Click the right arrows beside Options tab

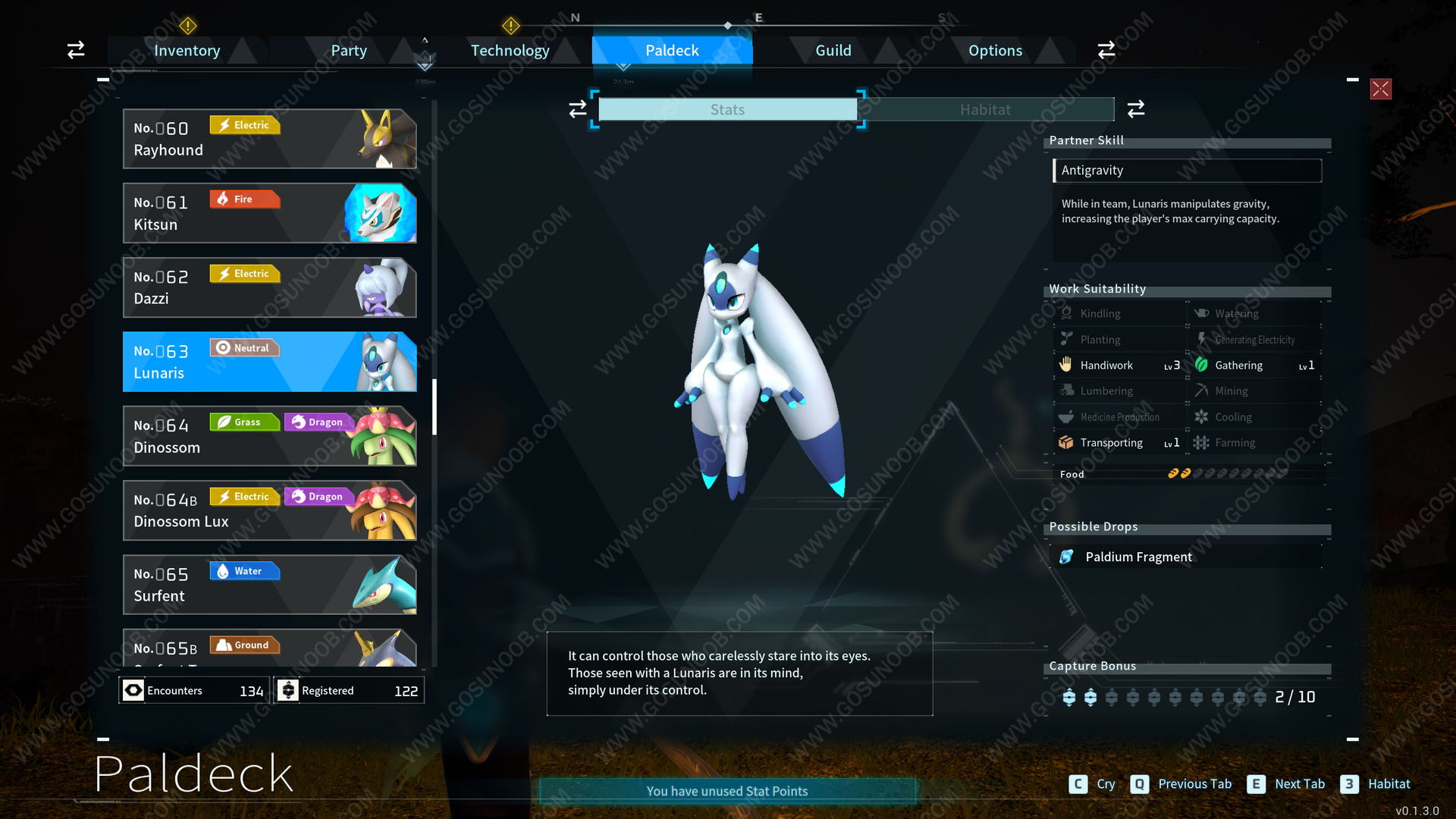point(1106,50)
